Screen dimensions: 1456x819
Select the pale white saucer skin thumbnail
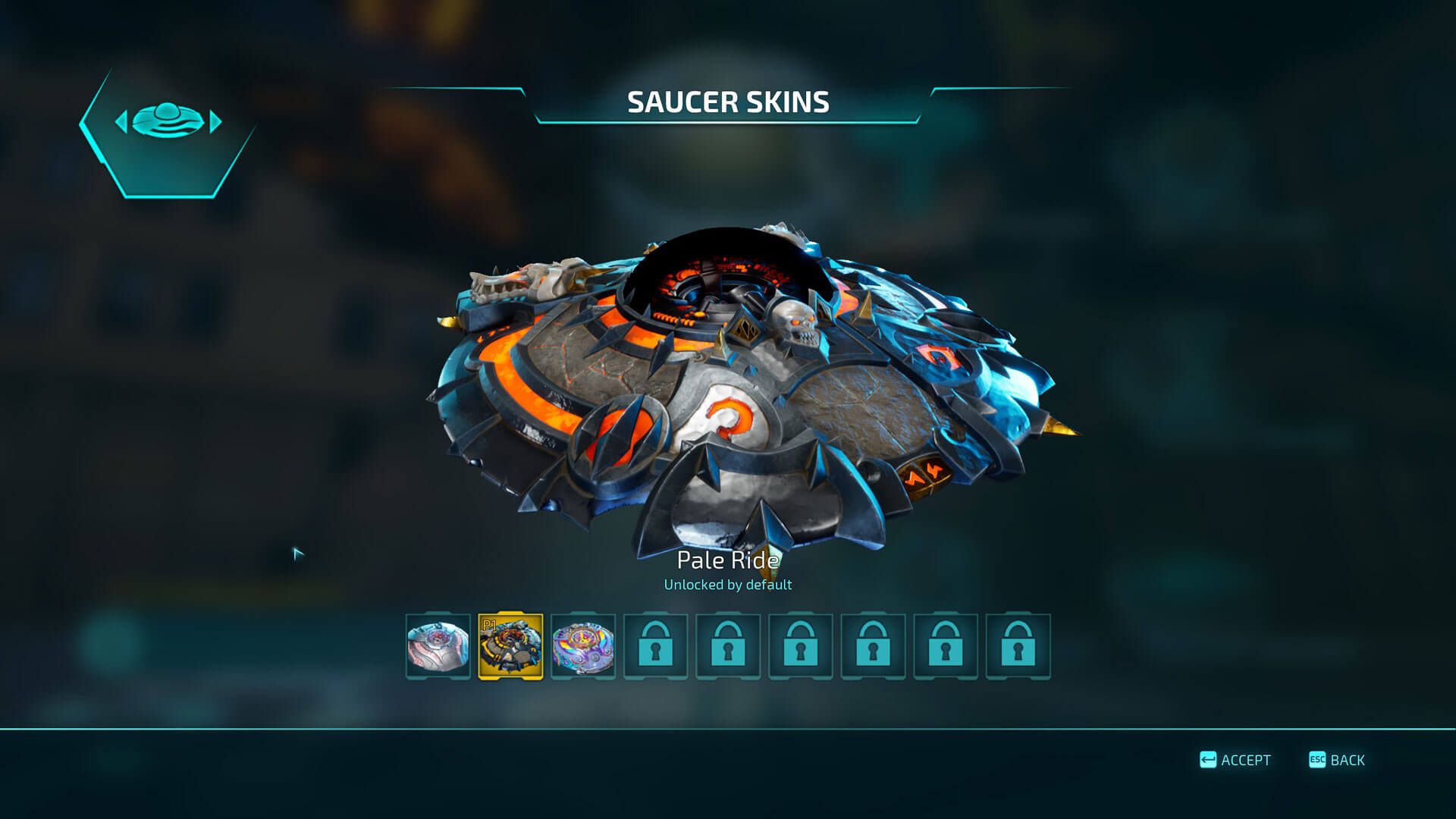point(438,646)
